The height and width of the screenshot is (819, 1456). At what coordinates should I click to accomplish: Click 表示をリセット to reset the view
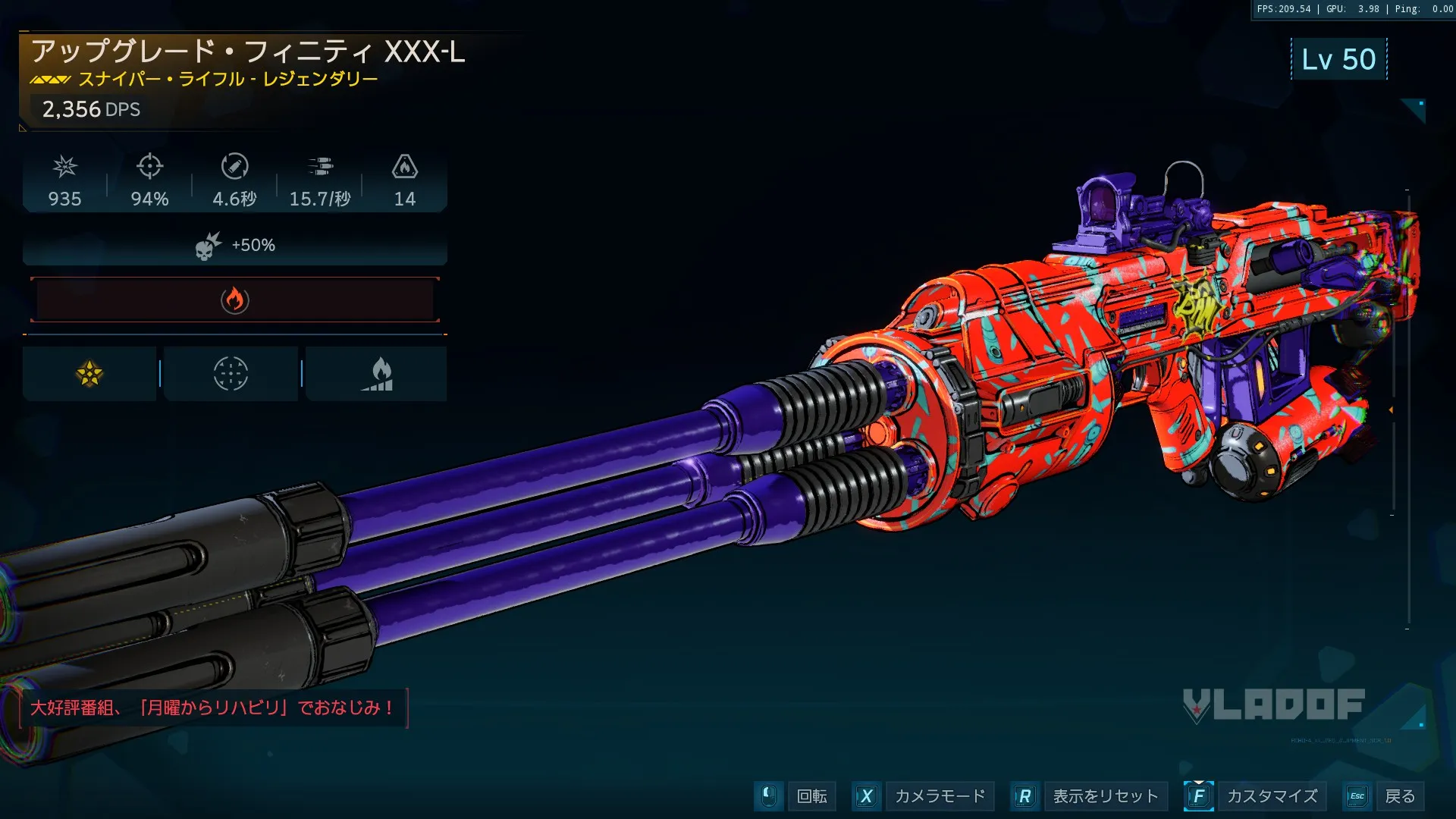pyautogui.click(x=1105, y=796)
